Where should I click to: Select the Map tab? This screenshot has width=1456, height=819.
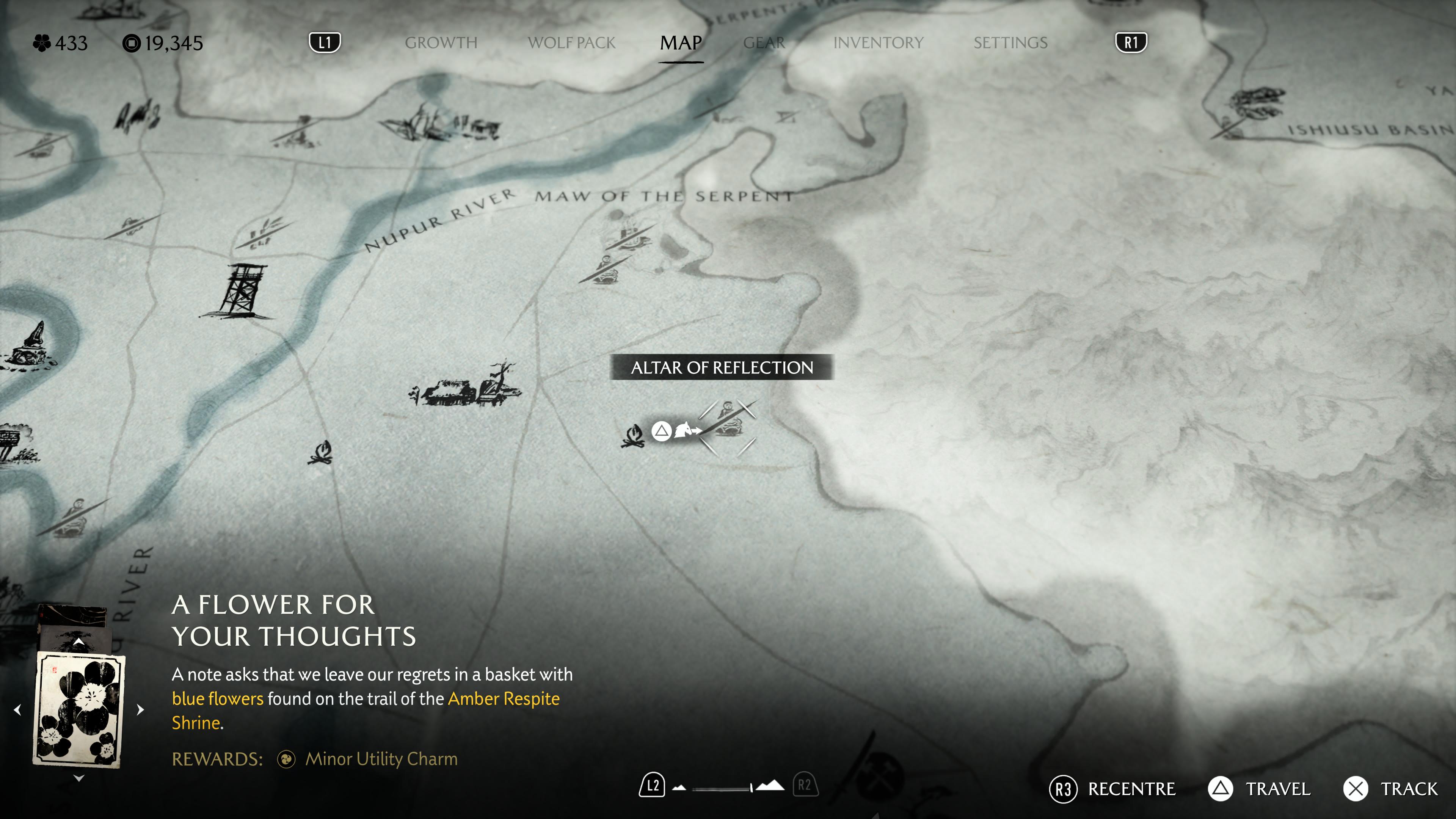point(681,43)
